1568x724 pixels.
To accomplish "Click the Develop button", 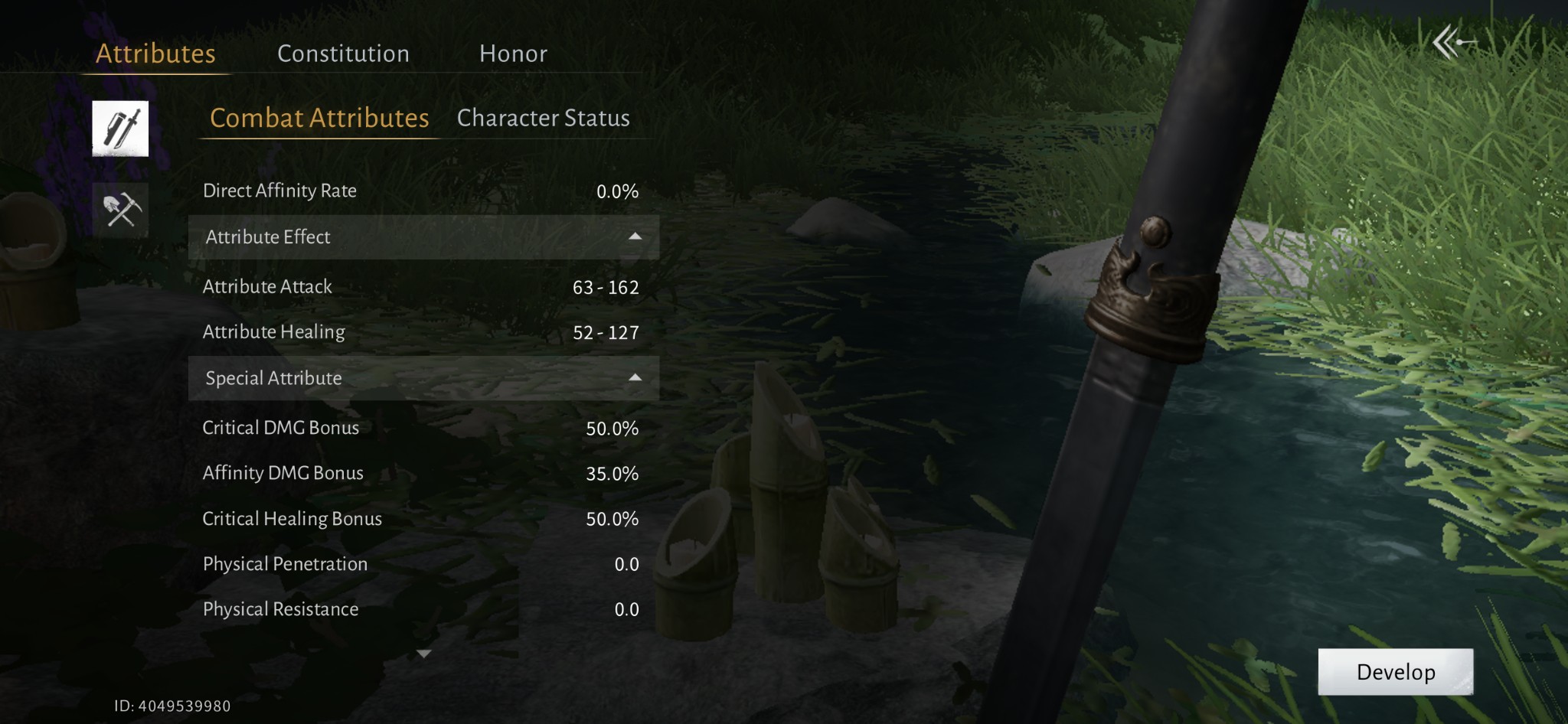I will 1395,672.
